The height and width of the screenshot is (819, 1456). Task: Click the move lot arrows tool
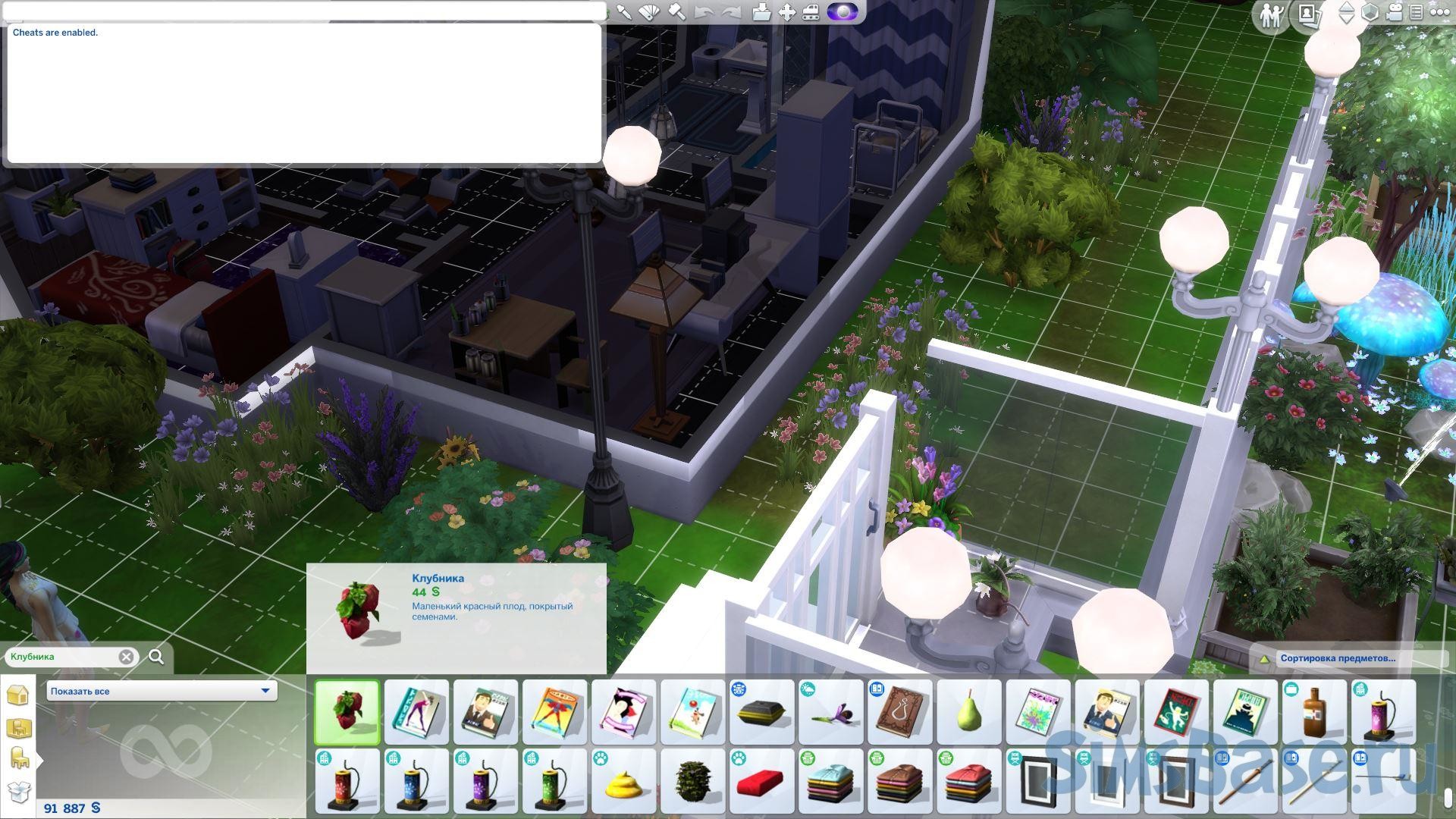click(786, 12)
